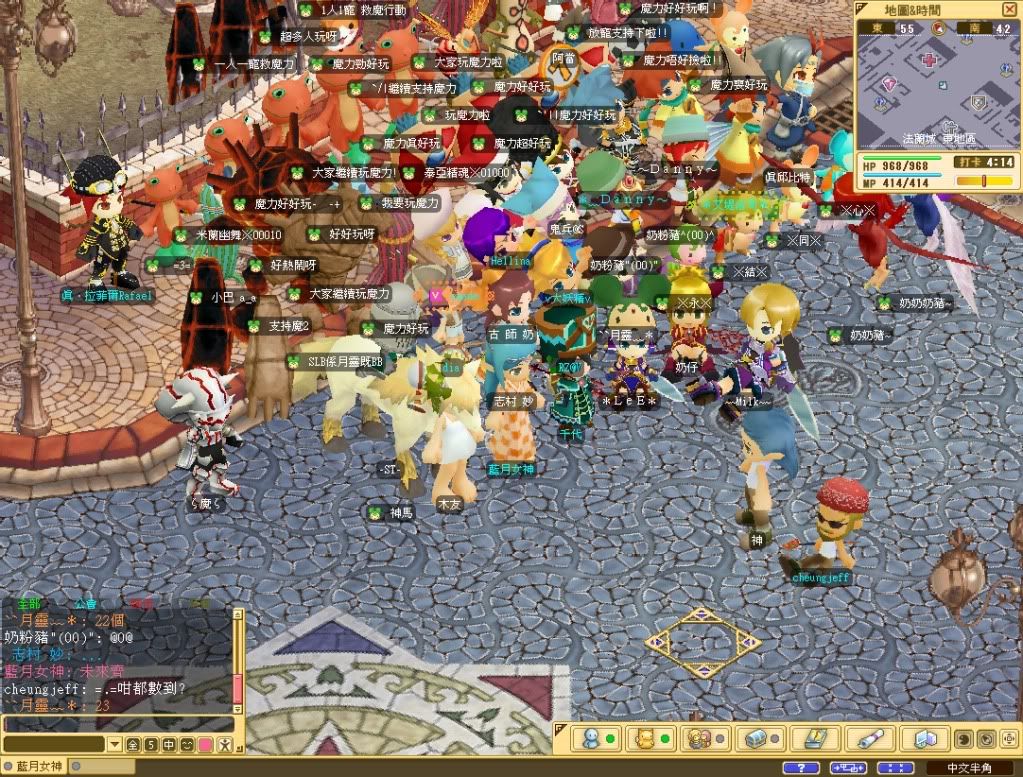Open the party group button
This screenshot has height=777, width=1023.
tap(699, 739)
